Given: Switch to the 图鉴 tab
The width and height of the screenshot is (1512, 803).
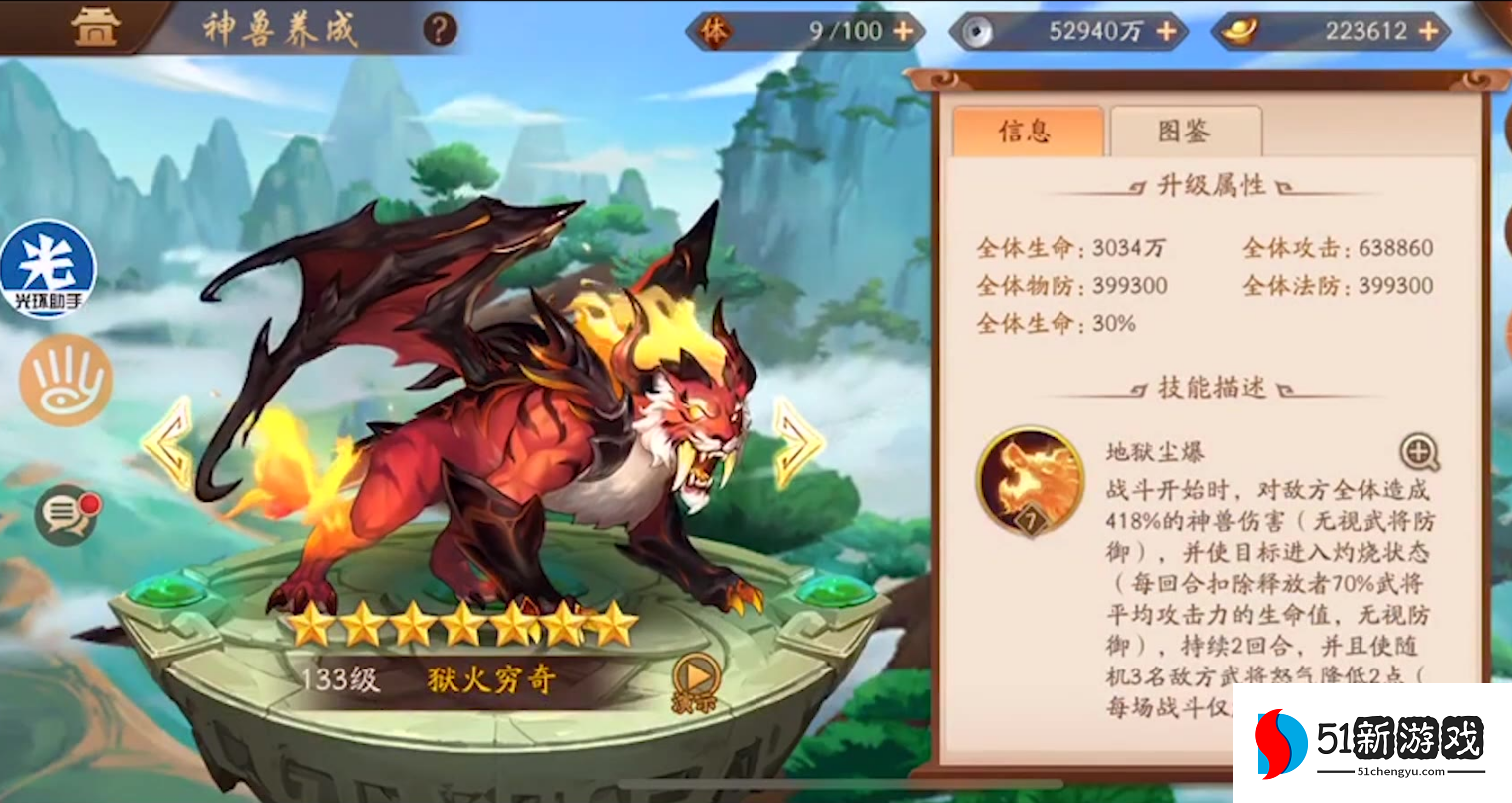Looking at the screenshot, I should (1185, 131).
